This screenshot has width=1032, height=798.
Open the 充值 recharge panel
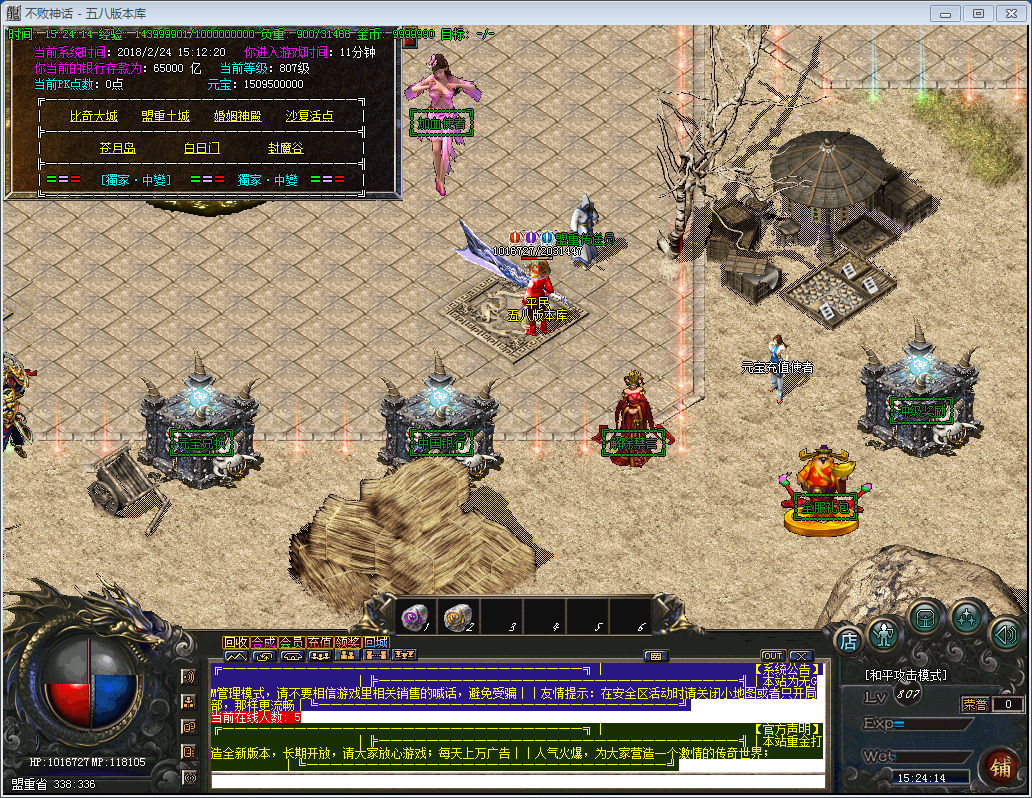click(320, 642)
